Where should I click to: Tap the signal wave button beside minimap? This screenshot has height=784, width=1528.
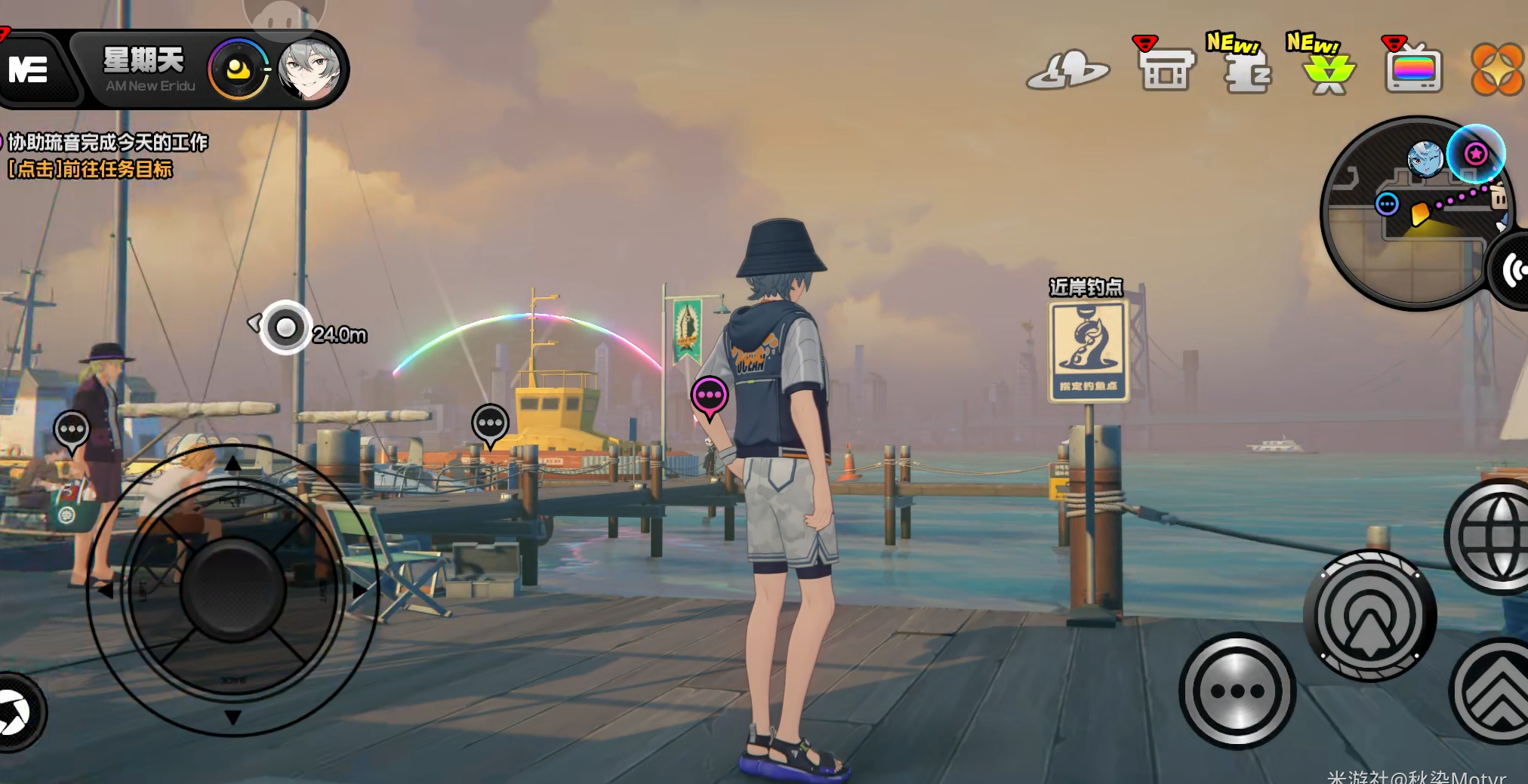point(1511,269)
